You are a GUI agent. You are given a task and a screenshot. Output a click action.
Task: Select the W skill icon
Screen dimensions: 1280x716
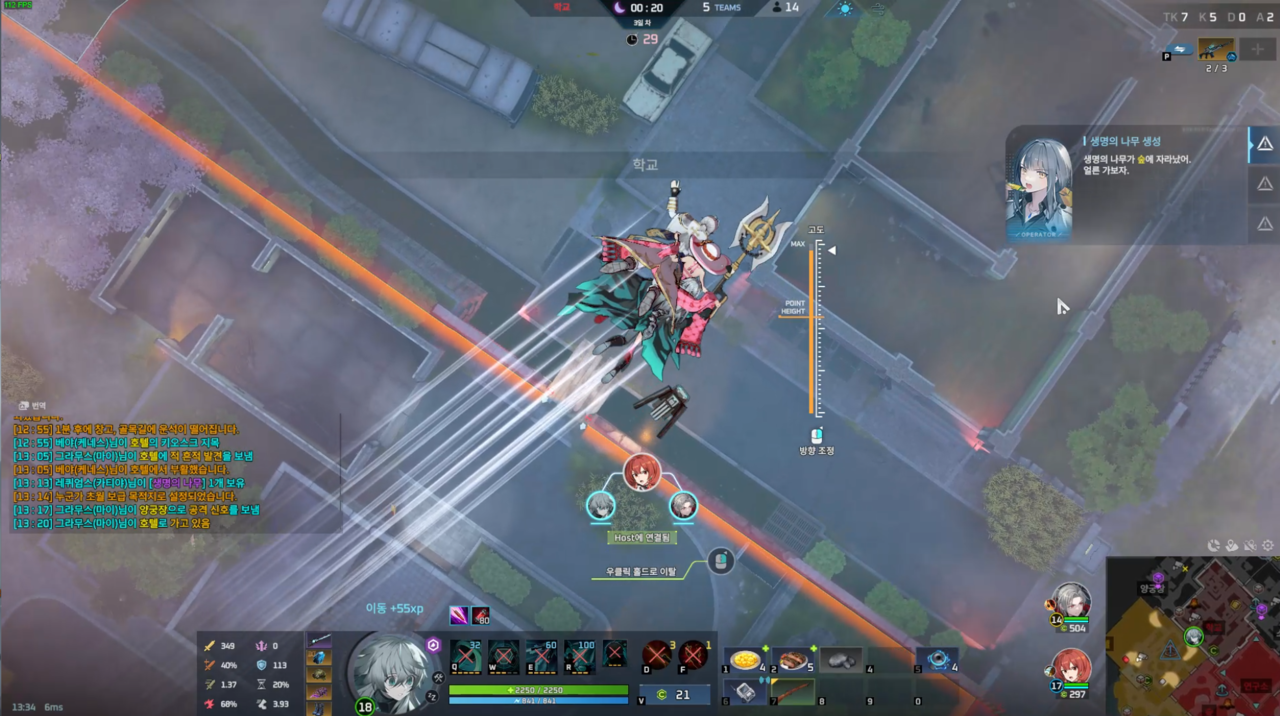[503, 657]
